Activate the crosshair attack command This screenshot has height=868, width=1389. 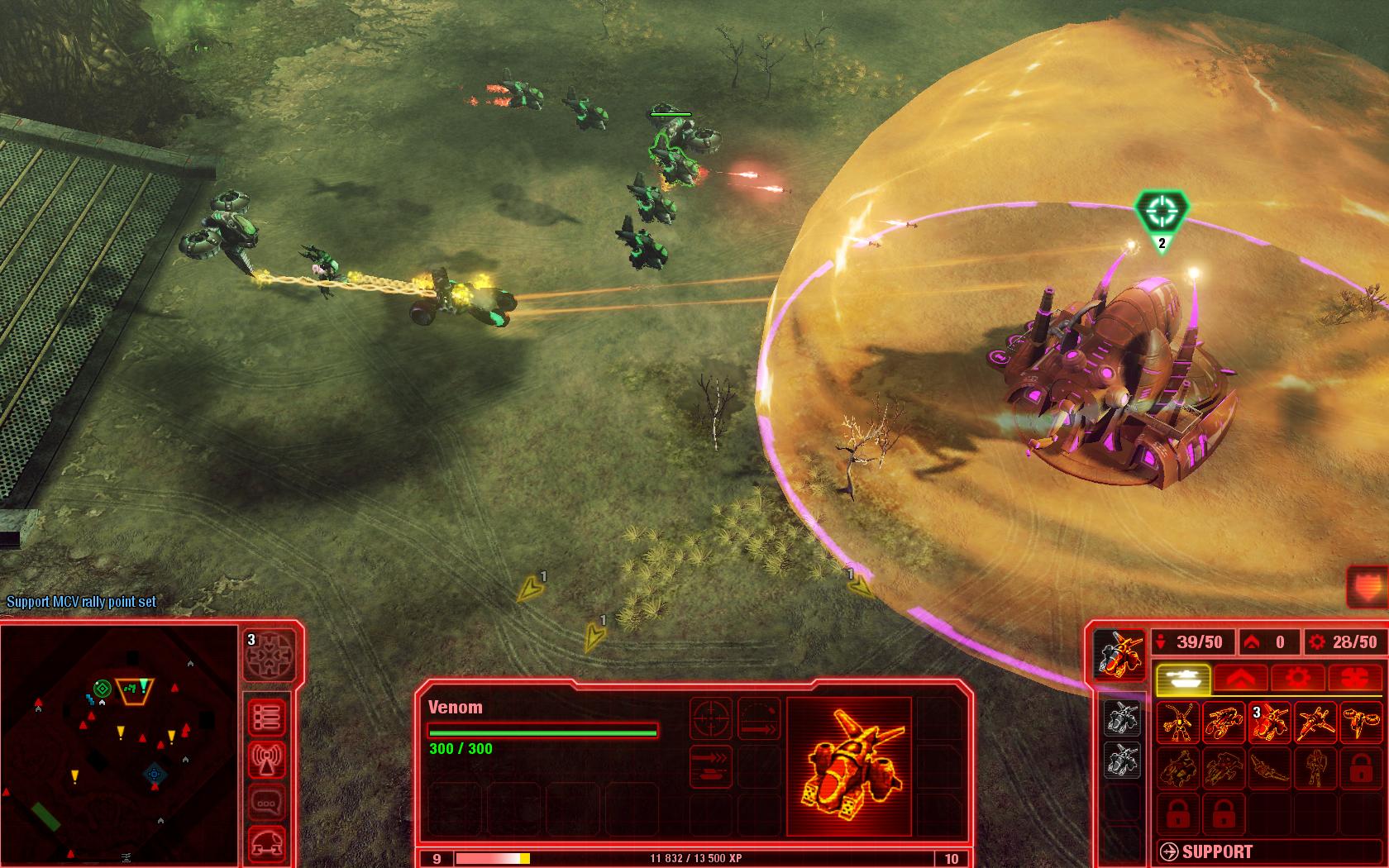coord(711,719)
